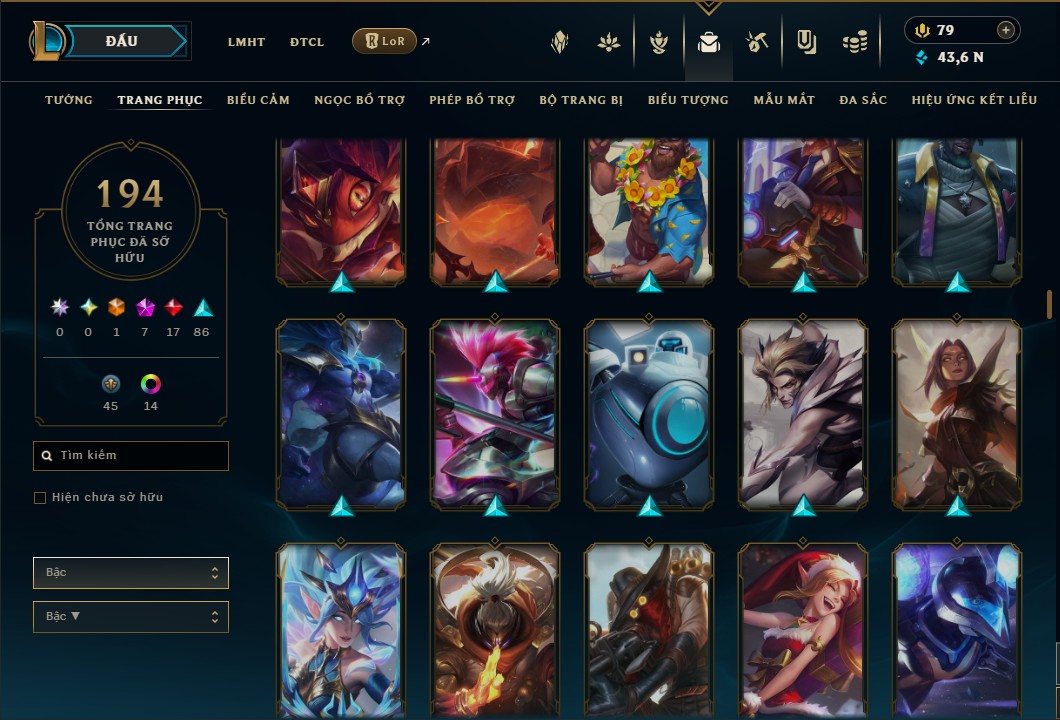The height and width of the screenshot is (720, 1060).
Task: Go to the BỘ TRANG BỊ tab
Action: pyautogui.click(x=581, y=100)
